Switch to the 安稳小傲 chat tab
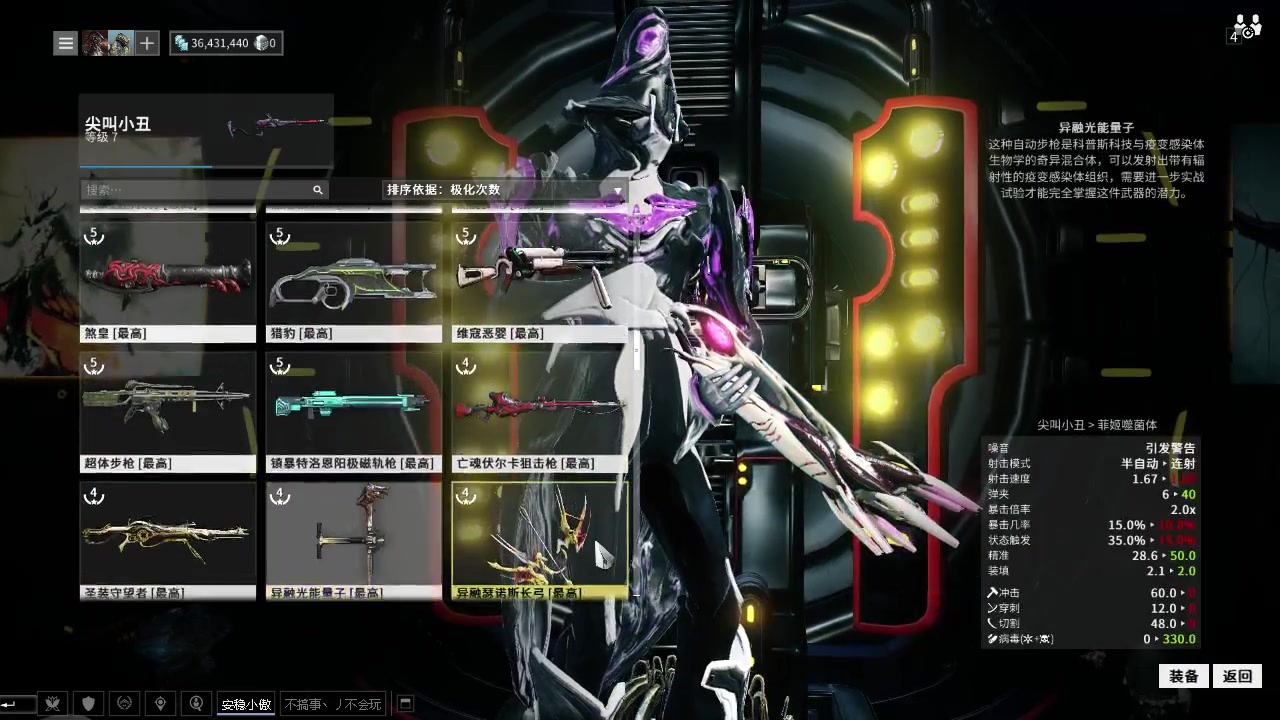Image resolution: width=1280 pixels, height=720 pixels. click(246, 704)
